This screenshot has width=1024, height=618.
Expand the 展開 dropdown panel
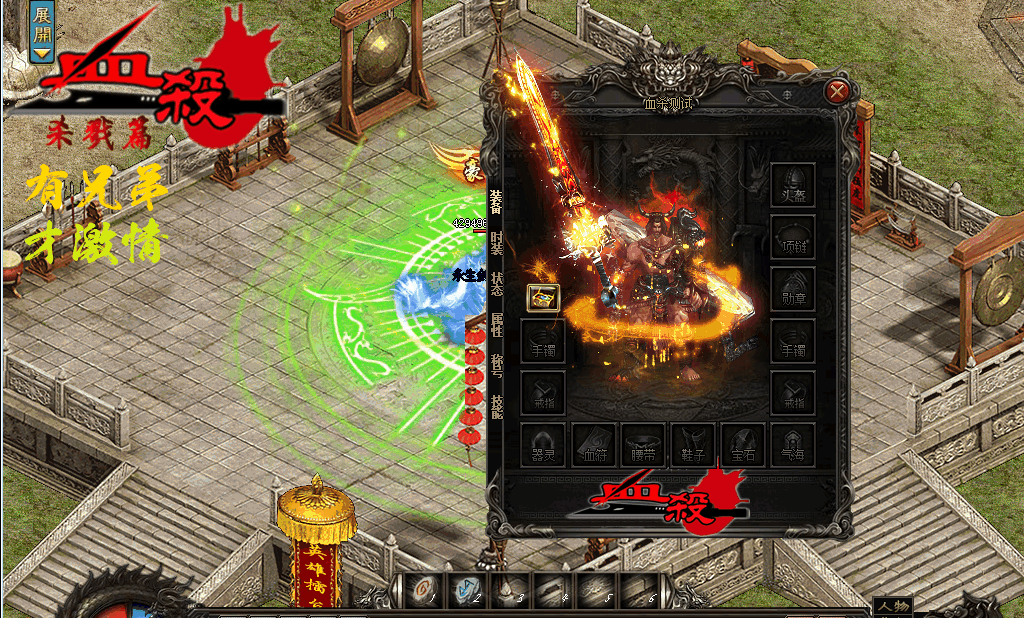pos(41,32)
